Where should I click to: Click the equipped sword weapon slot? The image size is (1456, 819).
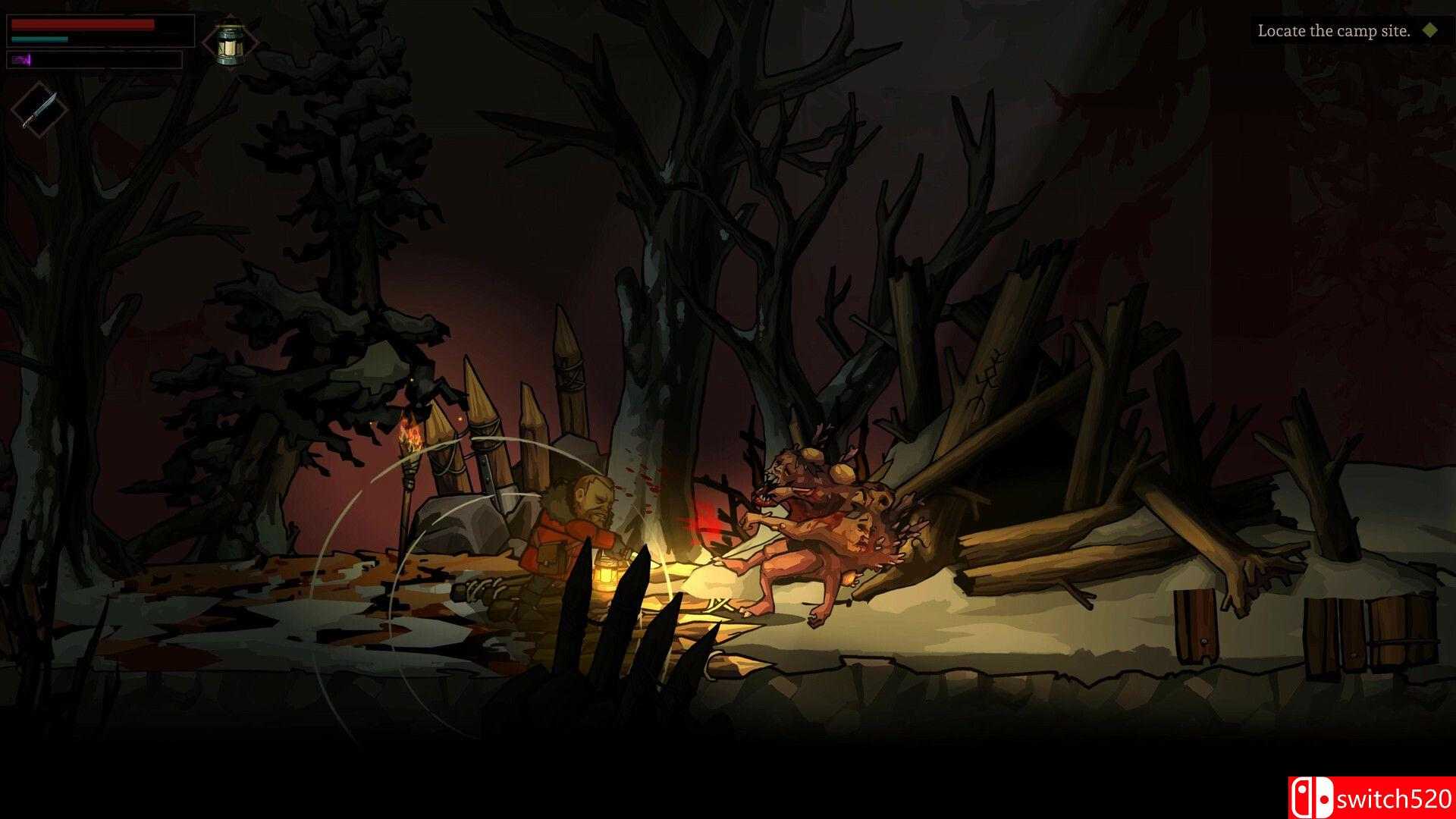click(39, 108)
